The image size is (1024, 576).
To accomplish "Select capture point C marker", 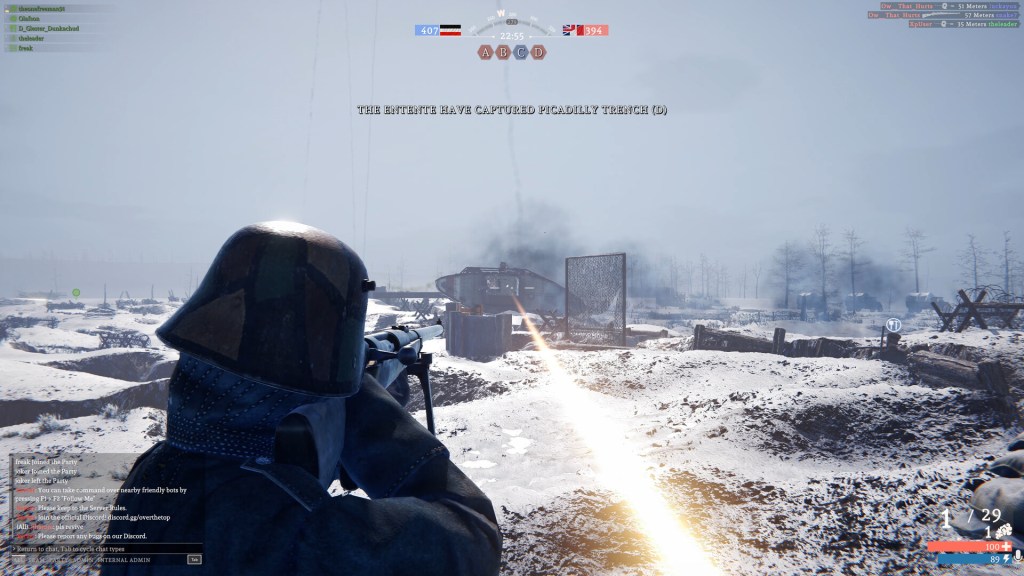I will click(x=521, y=52).
